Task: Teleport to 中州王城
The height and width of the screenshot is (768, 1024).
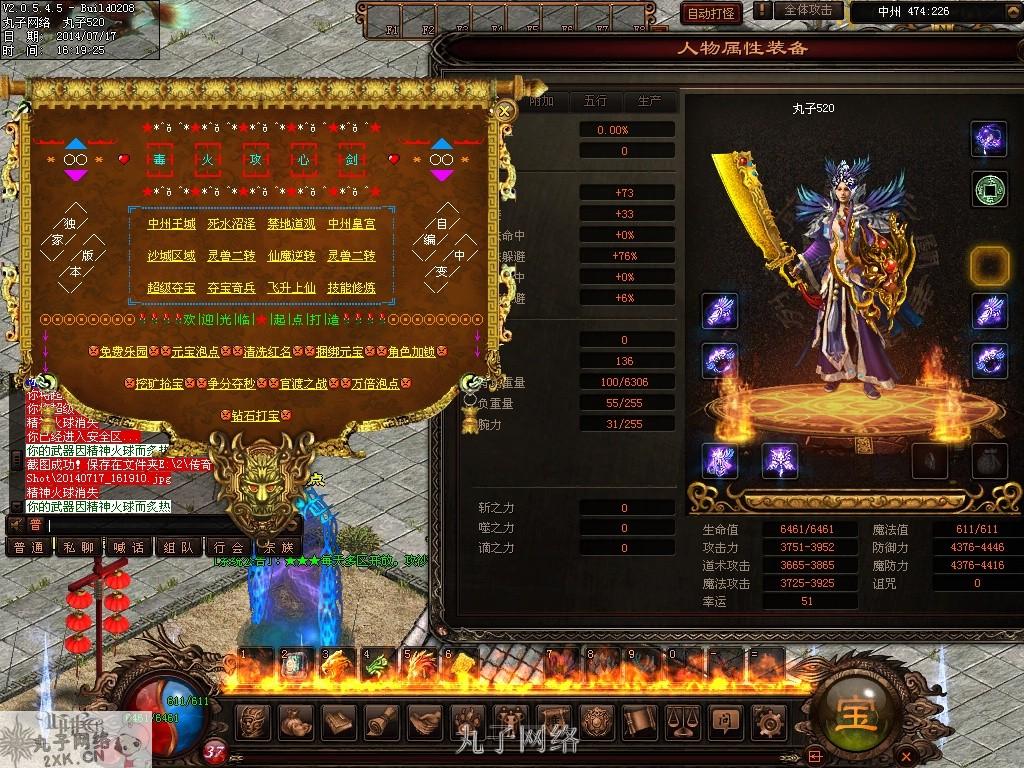Action: (171, 225)
